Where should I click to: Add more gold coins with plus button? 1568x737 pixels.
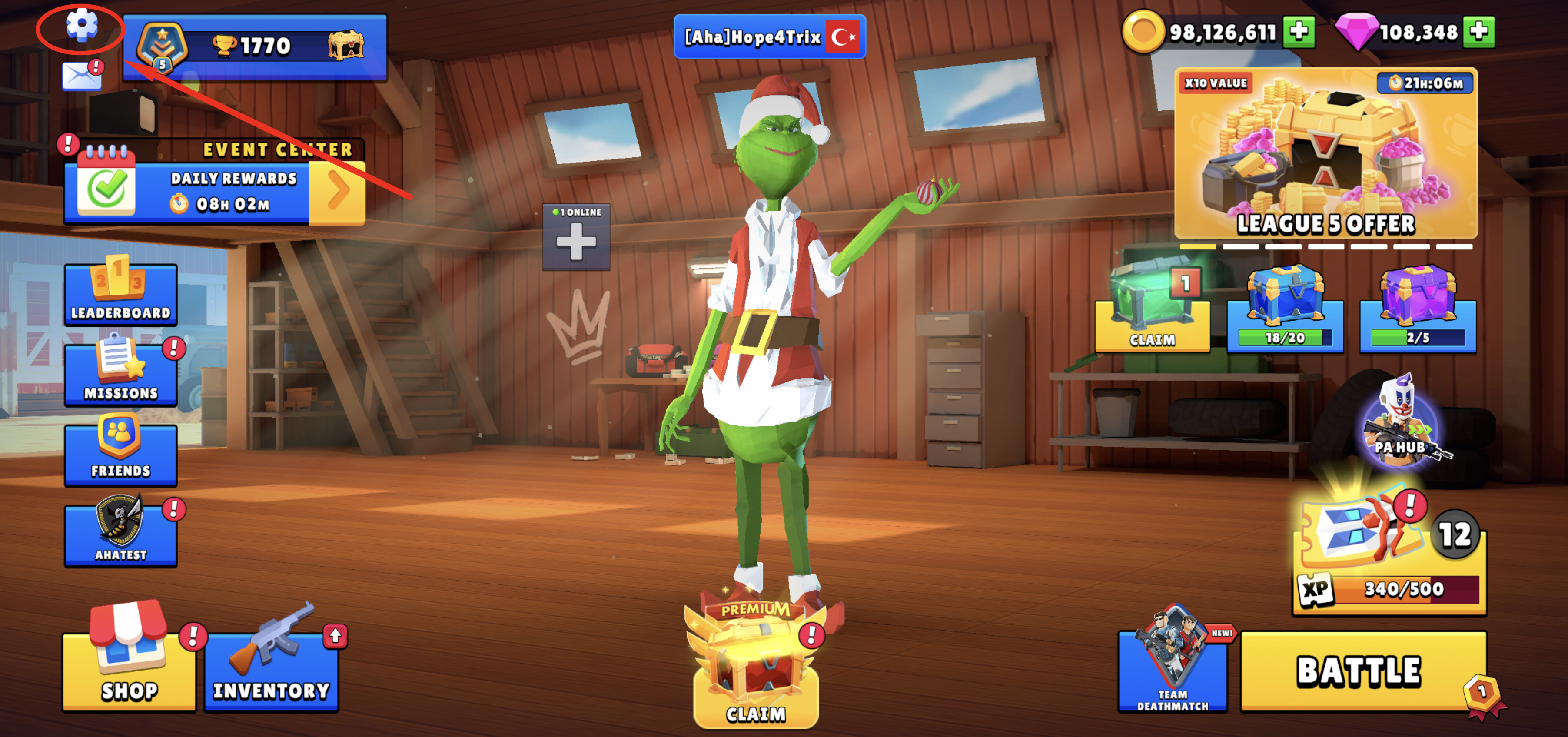1299,32
